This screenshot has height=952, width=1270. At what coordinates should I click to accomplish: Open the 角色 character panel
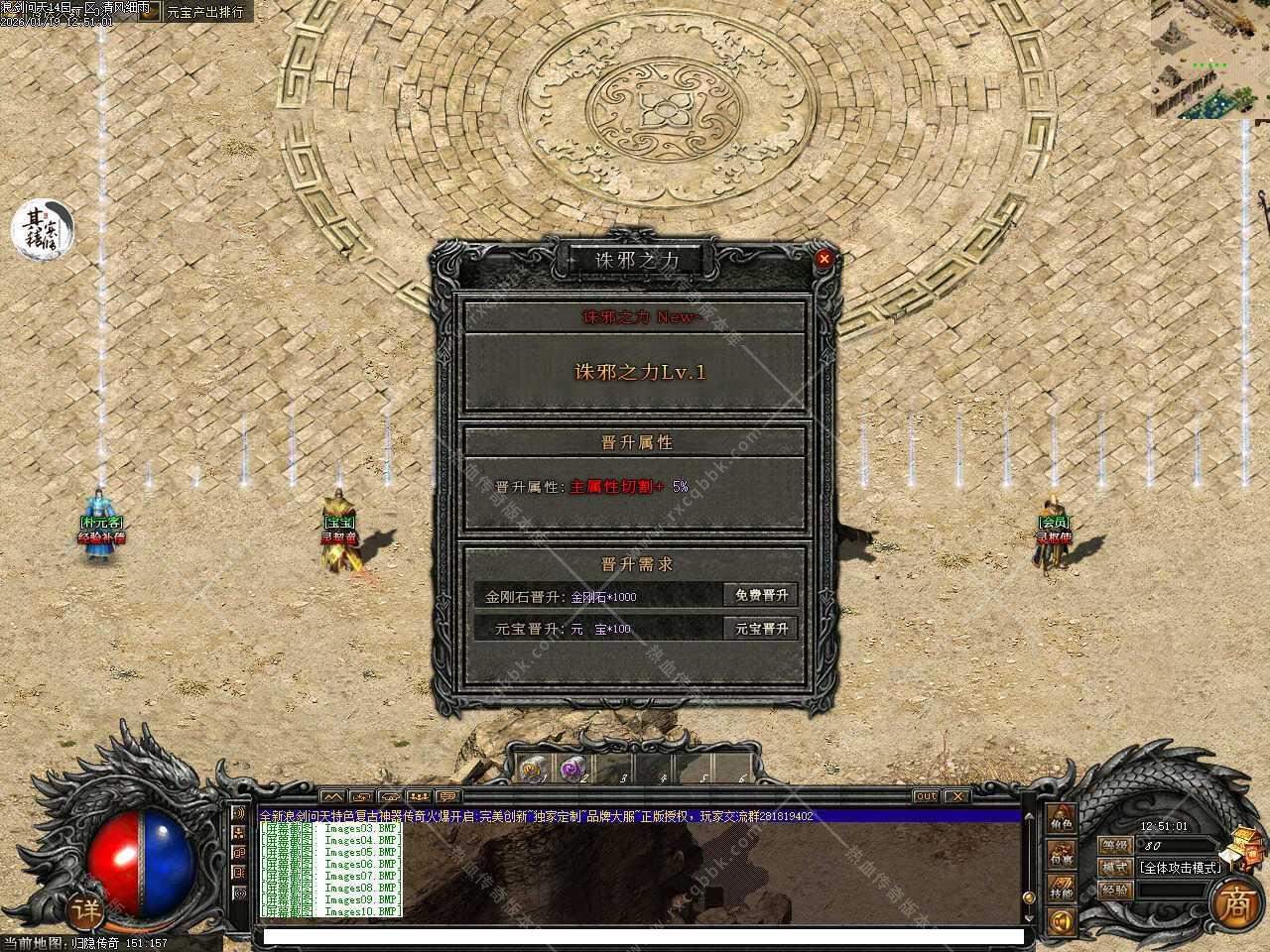click(x=1062, y=821)
